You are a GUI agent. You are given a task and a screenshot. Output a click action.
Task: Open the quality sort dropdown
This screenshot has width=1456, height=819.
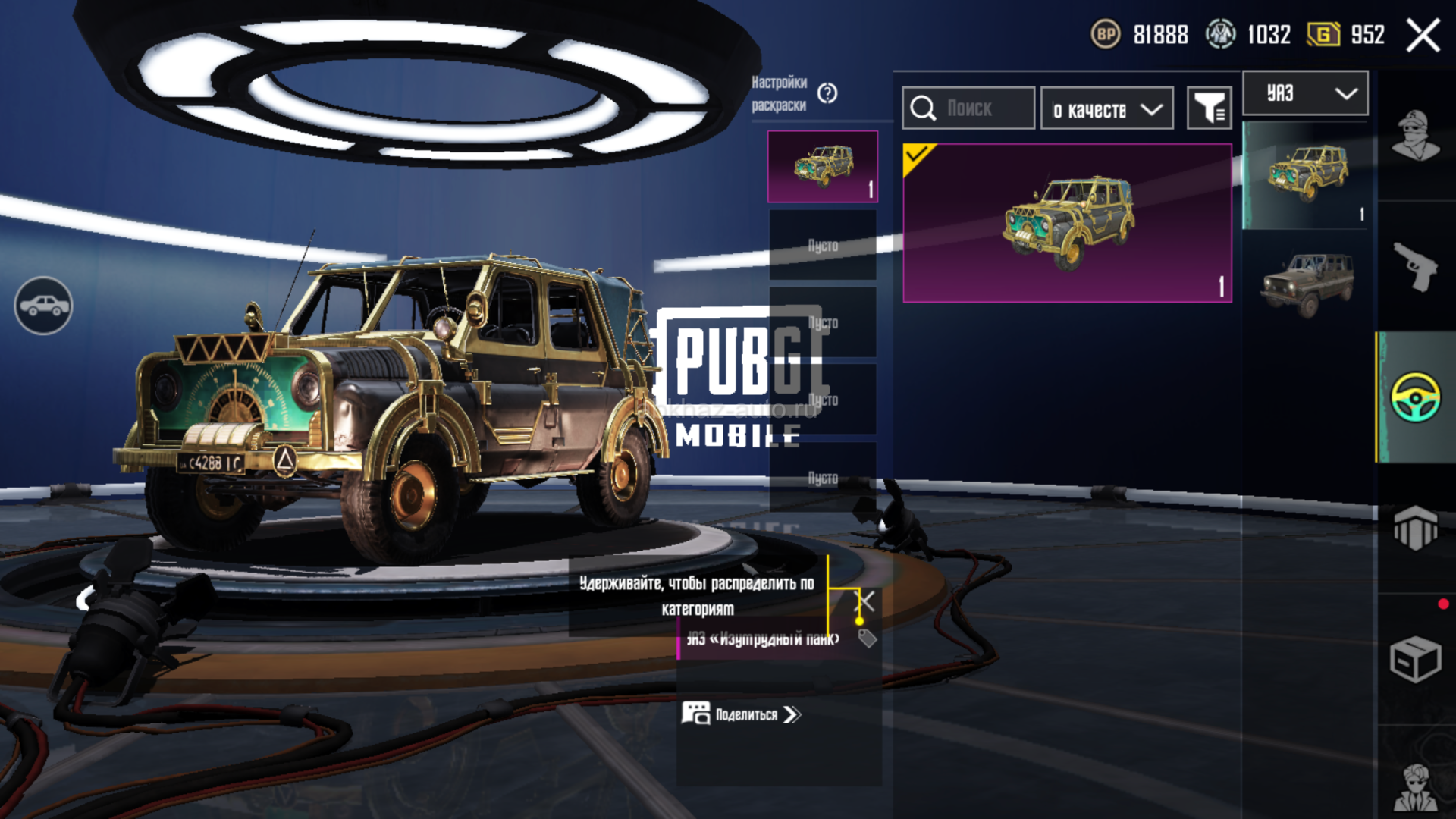pos(1106,109)
